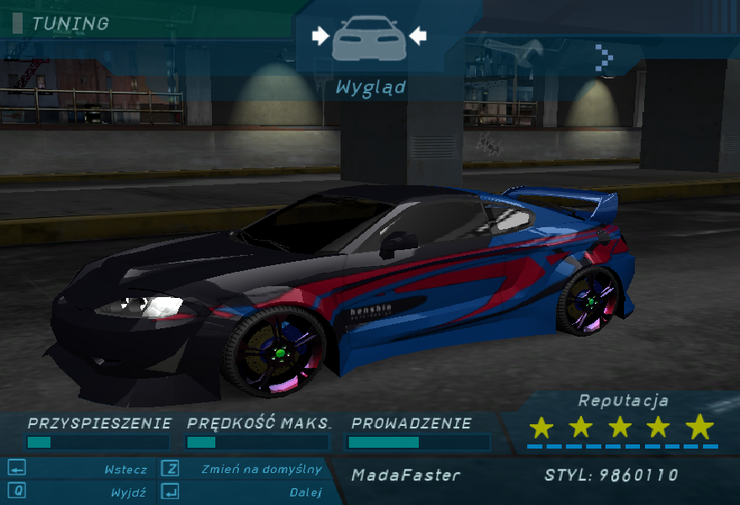
Task: Click the left arrow beside the car icon
Action: (320, 36)
